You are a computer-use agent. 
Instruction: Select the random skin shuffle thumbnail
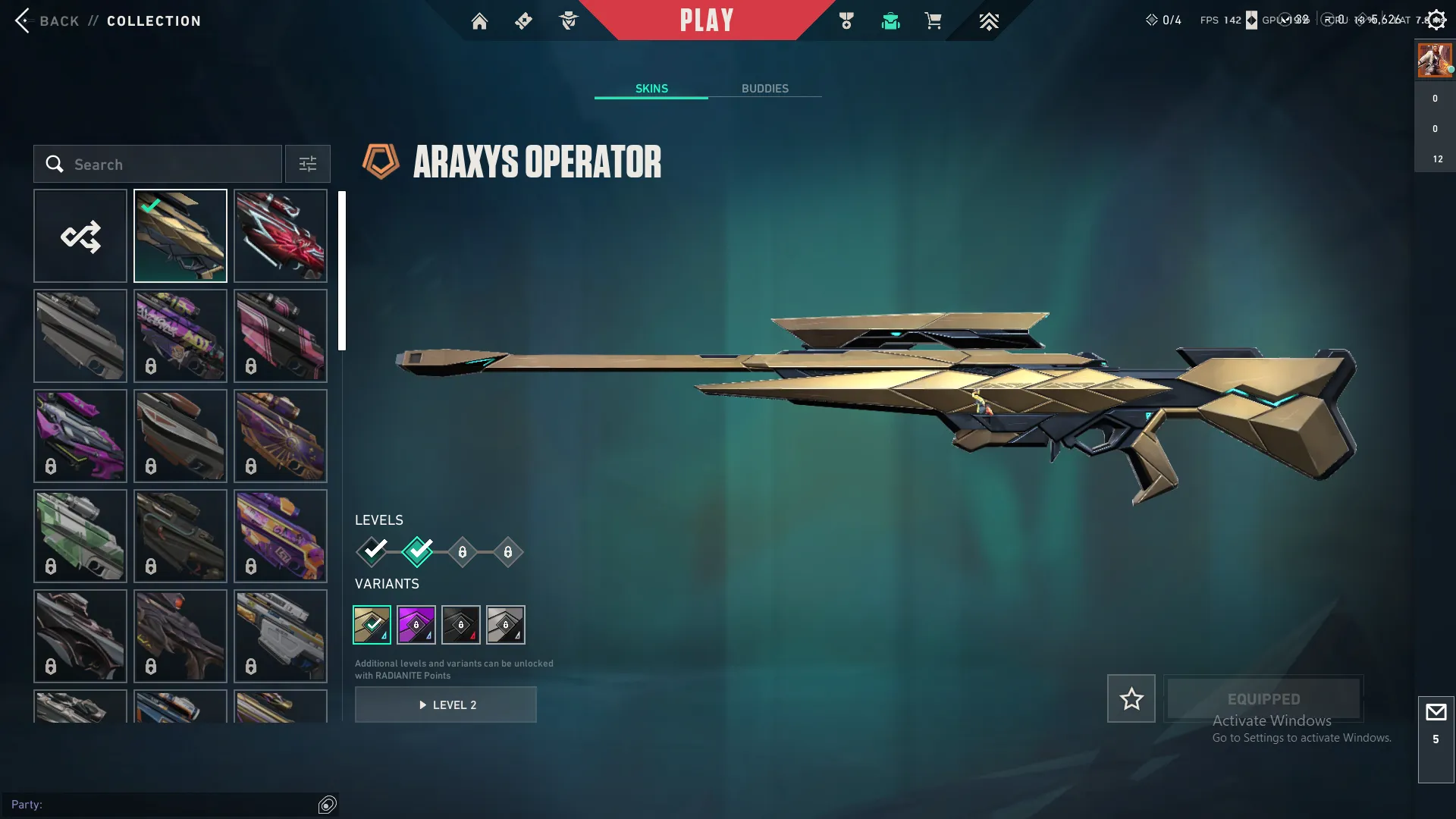(80, 236)
